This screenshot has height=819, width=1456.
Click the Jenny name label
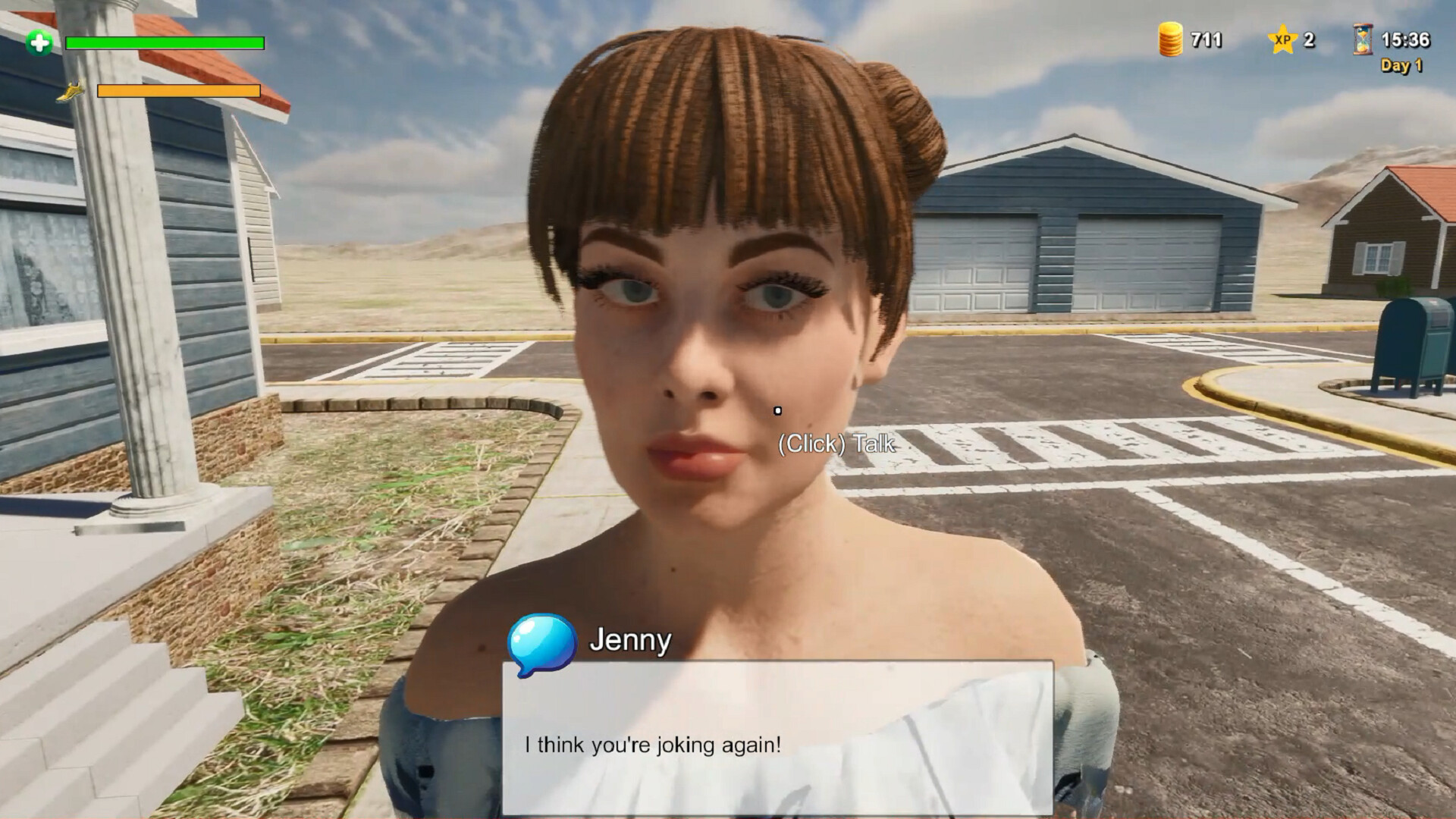629,642
